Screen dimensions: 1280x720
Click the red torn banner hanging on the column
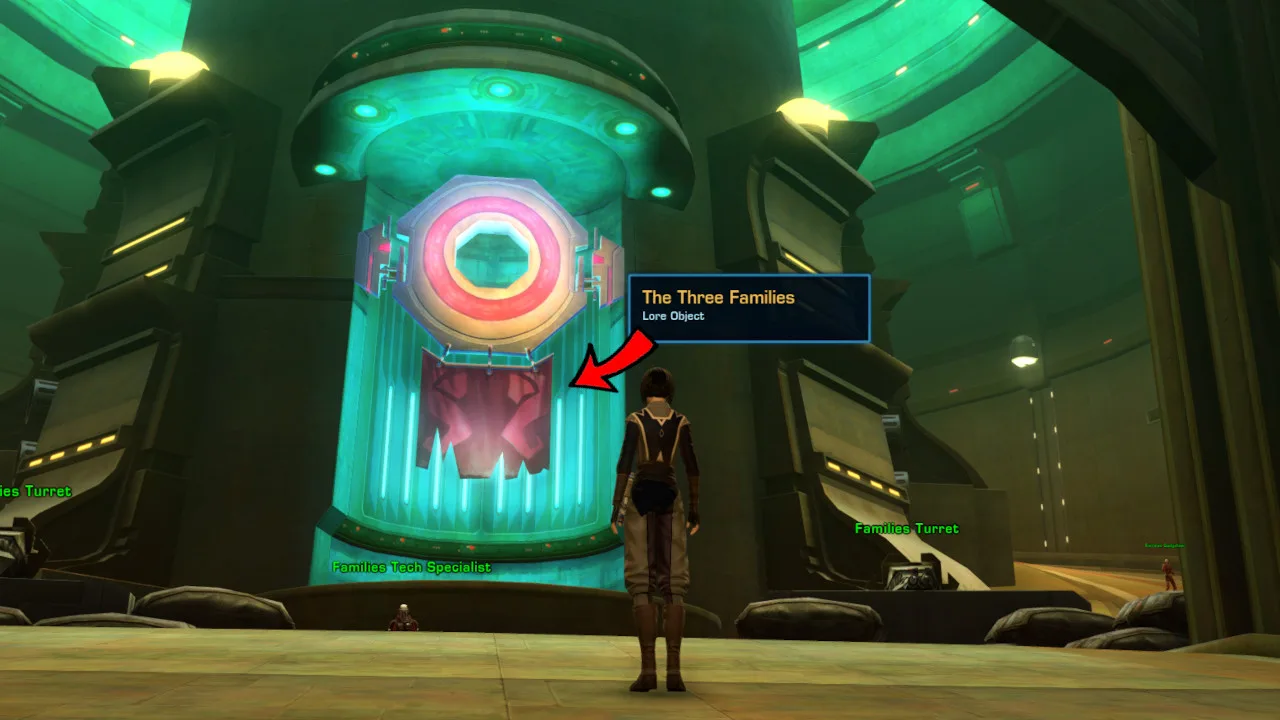[485, 425]
